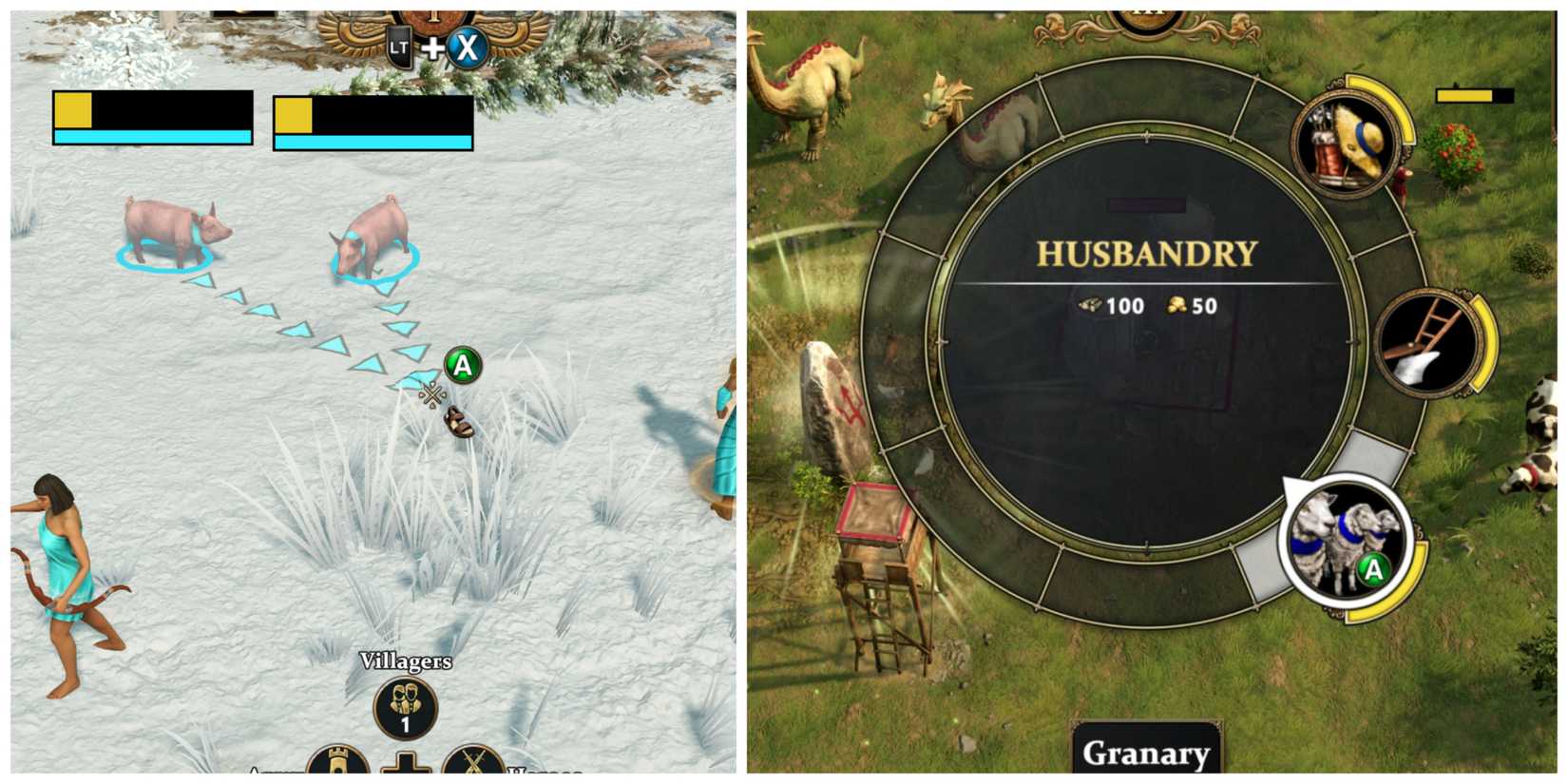
Task: Click the food cost icon beside 100
Action: pyautogui.click(x=1094, y=306)
